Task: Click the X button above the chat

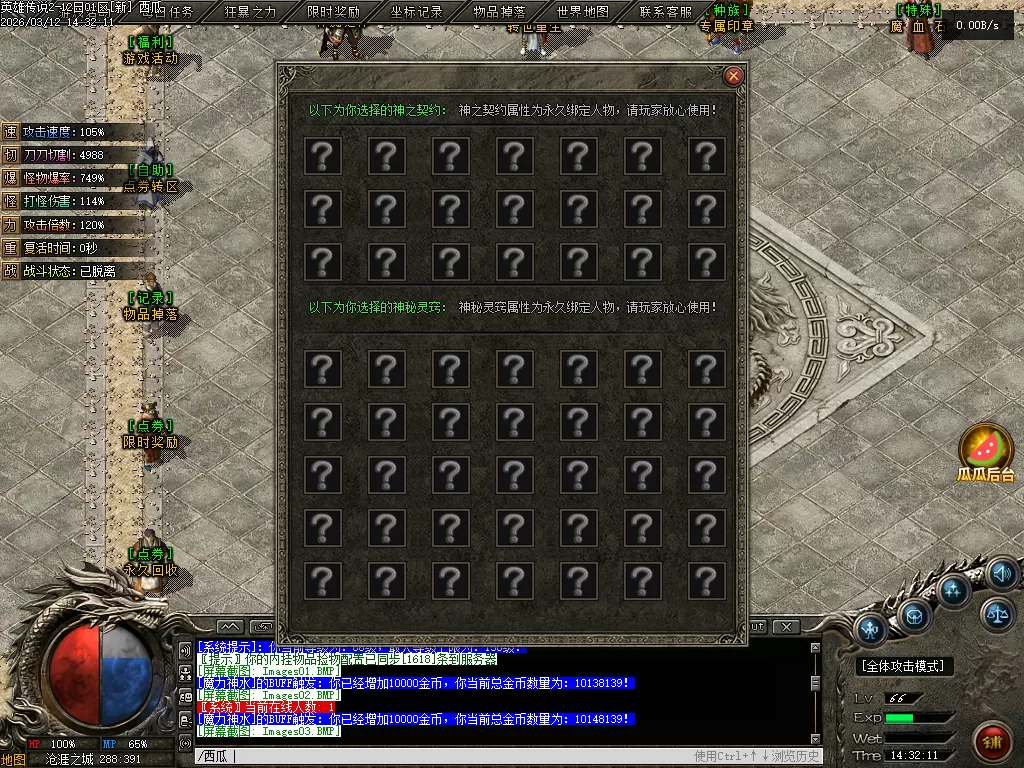Action: coord(787,627)
